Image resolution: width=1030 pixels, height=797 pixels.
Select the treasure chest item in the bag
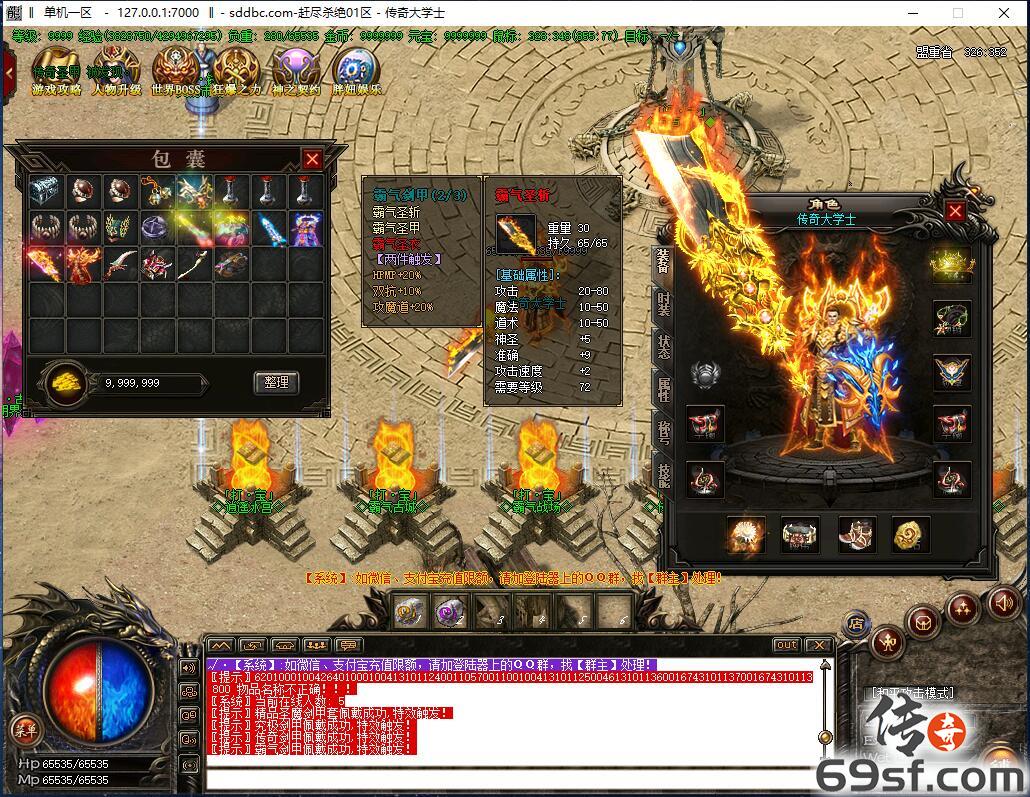(x=45, y=192)
